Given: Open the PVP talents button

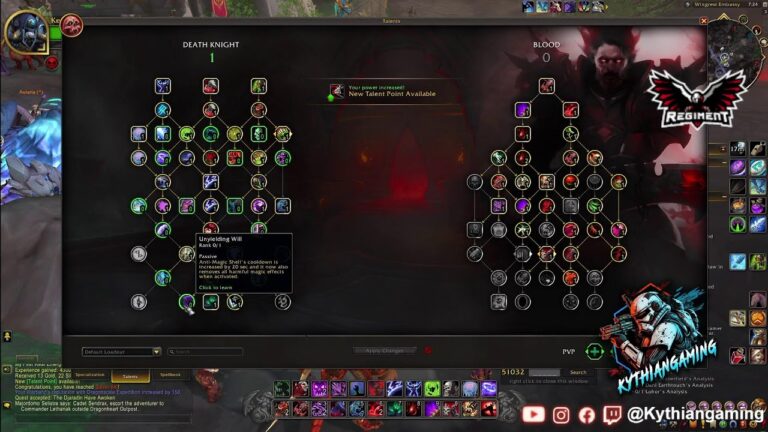Looking at the screenshot, I should [x=594, y=351].
